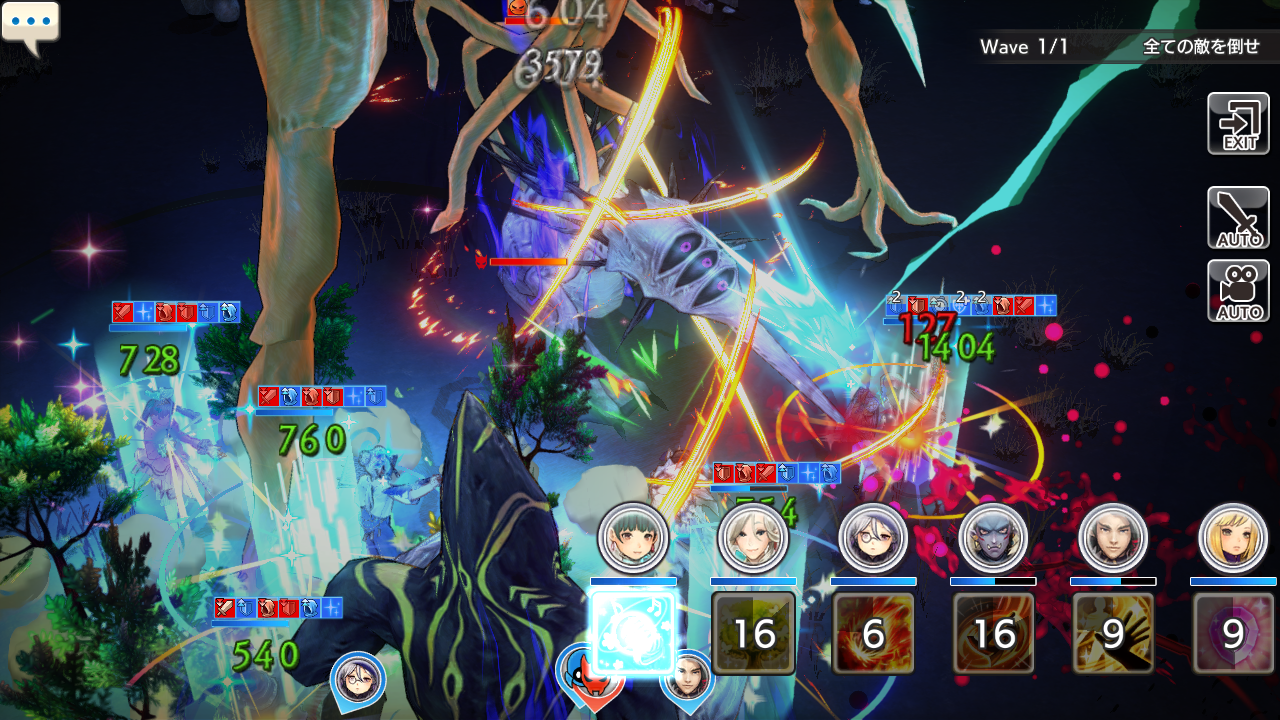Select the white-haired woman portrait
Viewport: 1280px width, 720px height.
tap(753, 538)
